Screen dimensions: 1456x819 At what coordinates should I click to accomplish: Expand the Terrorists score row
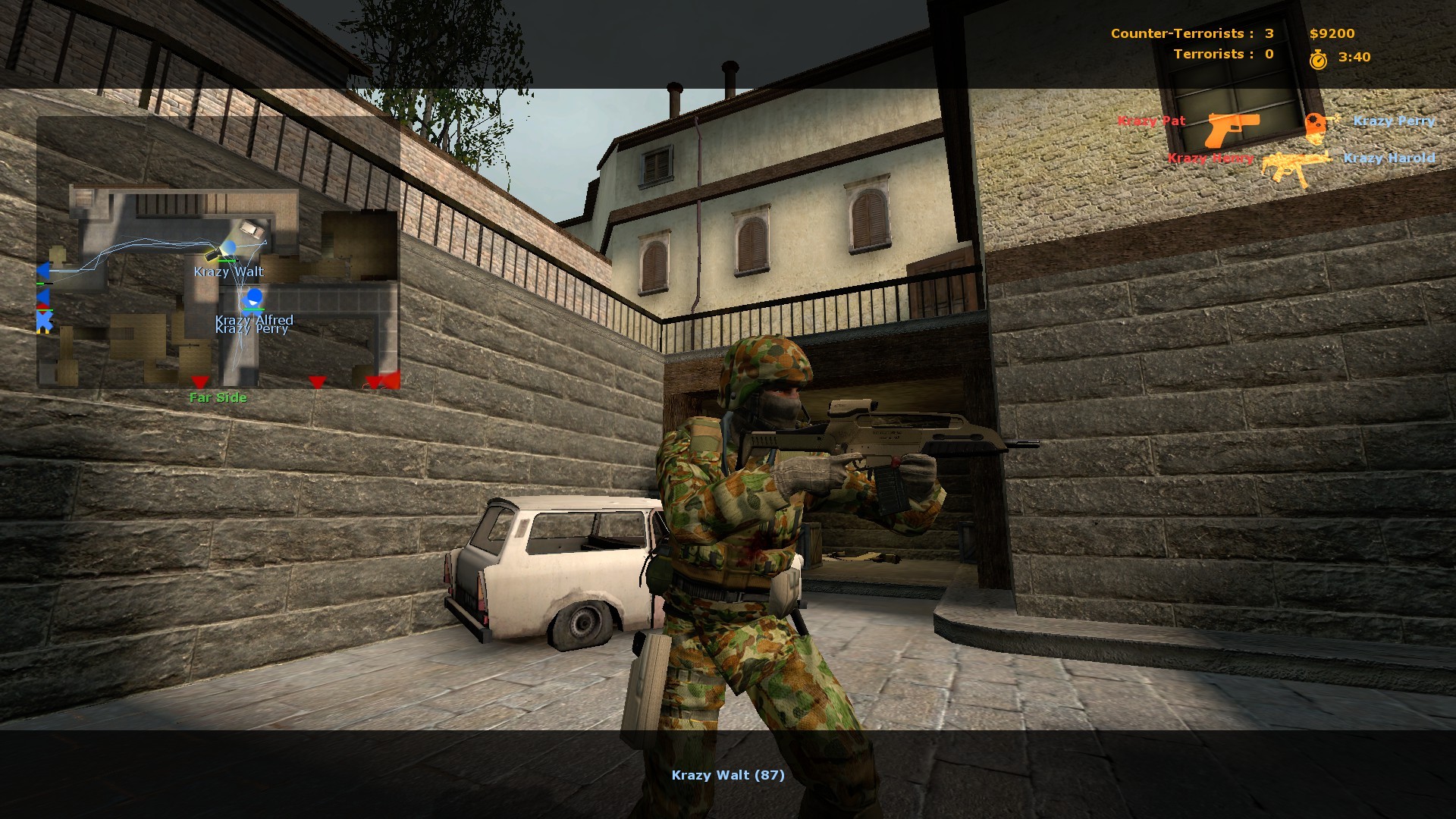pos(1222,54)
